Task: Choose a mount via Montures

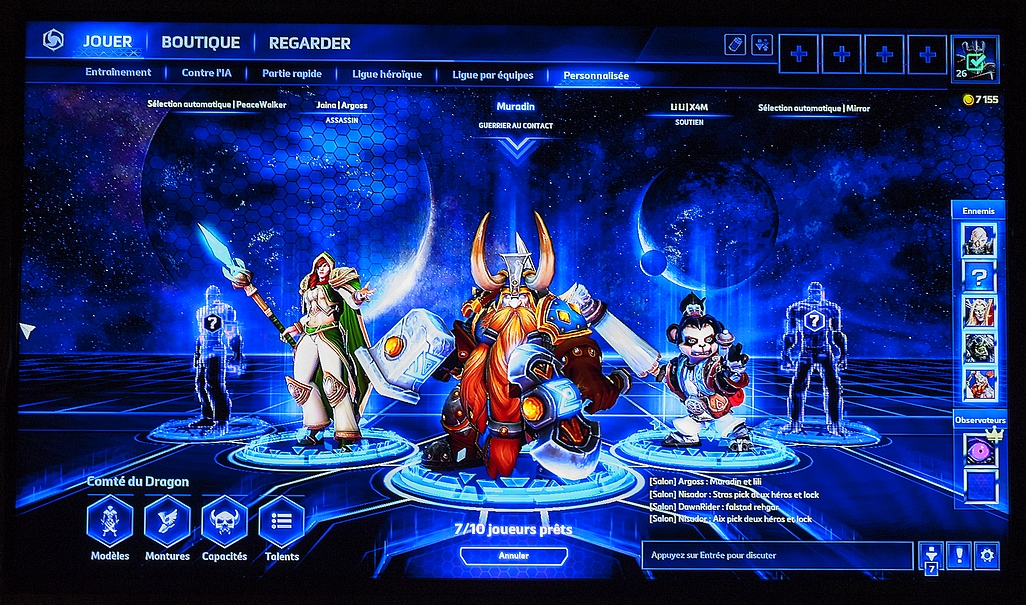Action: 167,522
